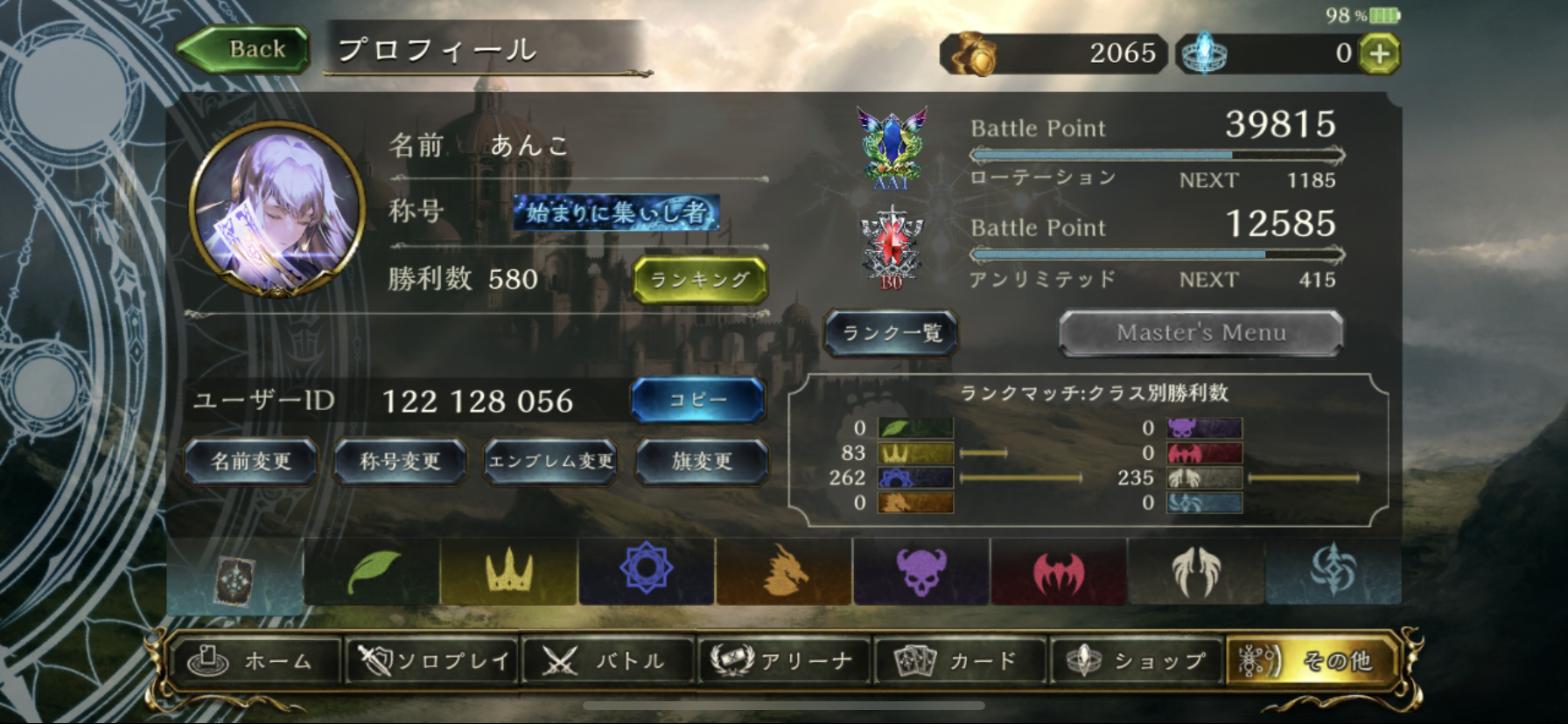Open the Master's Menu button
Screen dimensions: 1568x724
click(x=1200, y=333)
